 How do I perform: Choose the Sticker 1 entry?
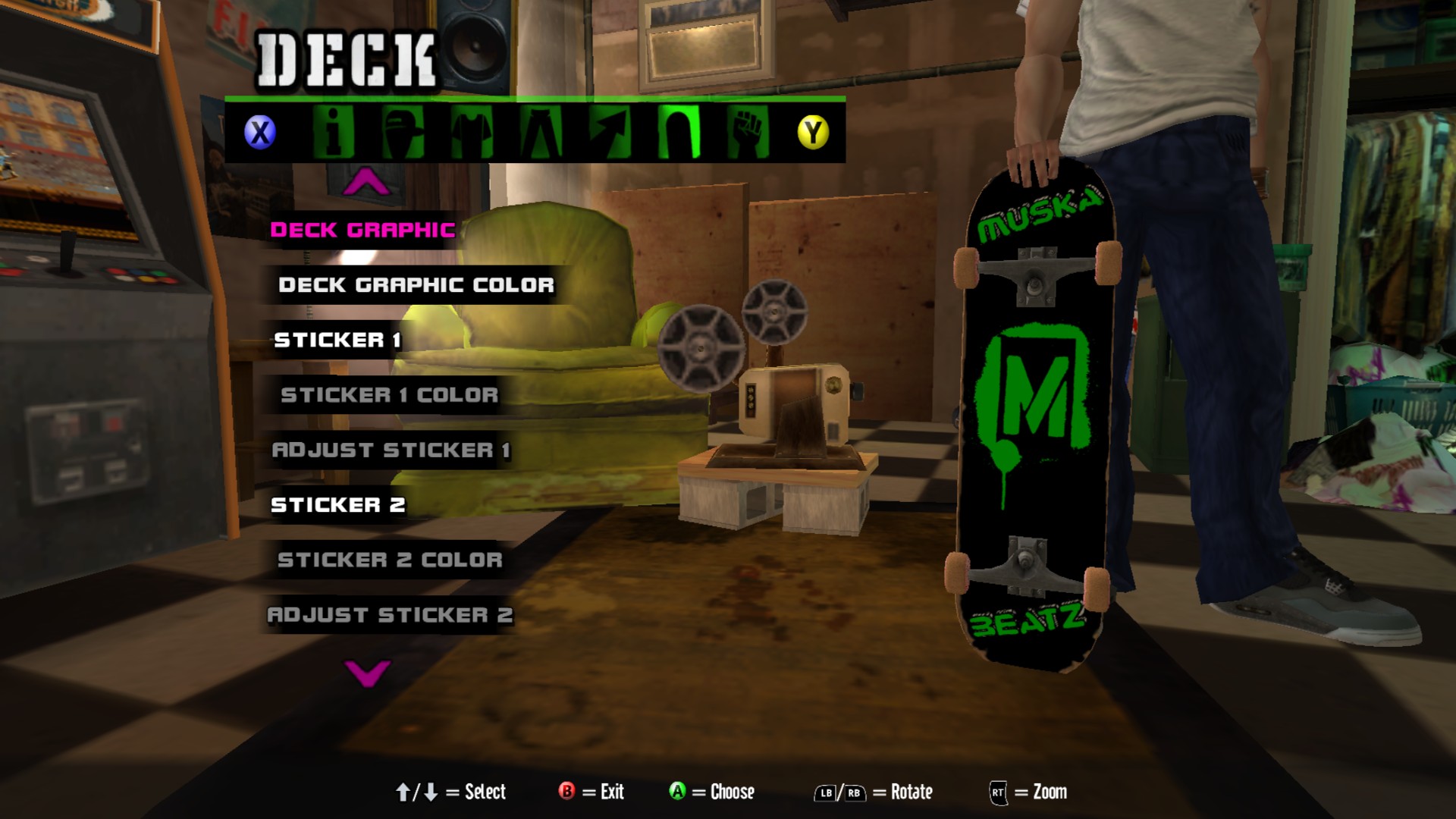pos(337,340)
